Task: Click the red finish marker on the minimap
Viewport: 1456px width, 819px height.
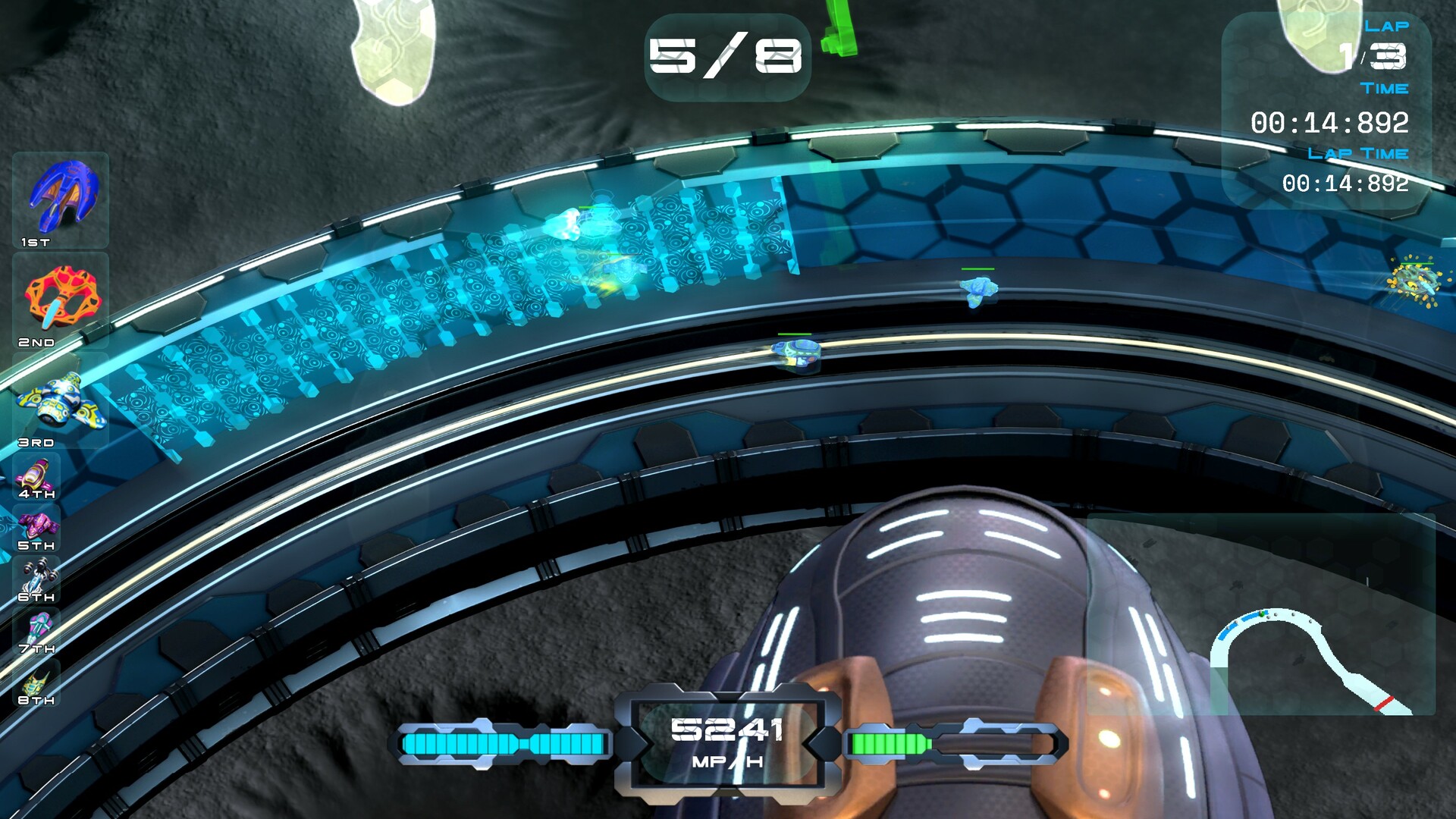Action: click(x=1385, y=705)
